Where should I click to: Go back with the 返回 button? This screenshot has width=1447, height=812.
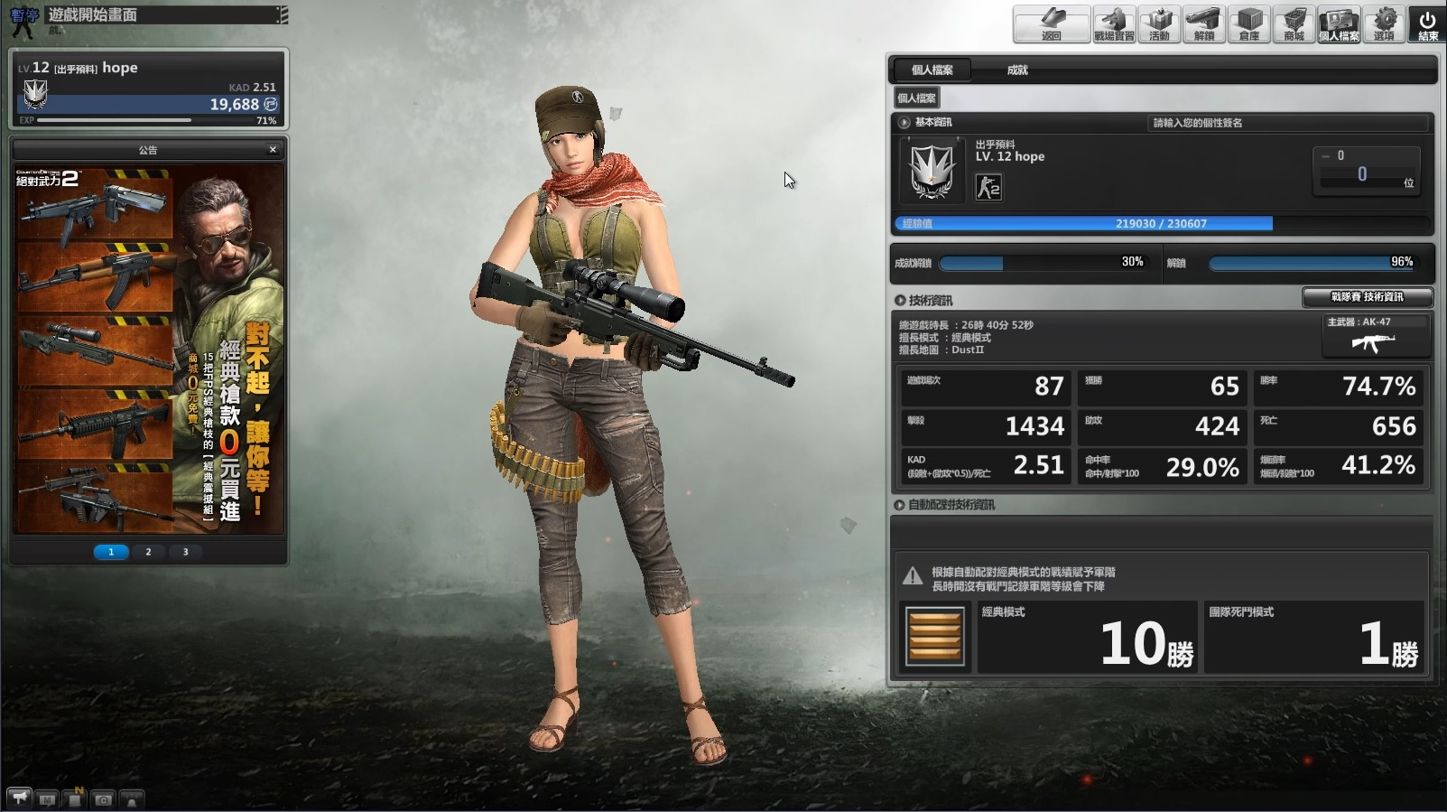coord(1051,24)
